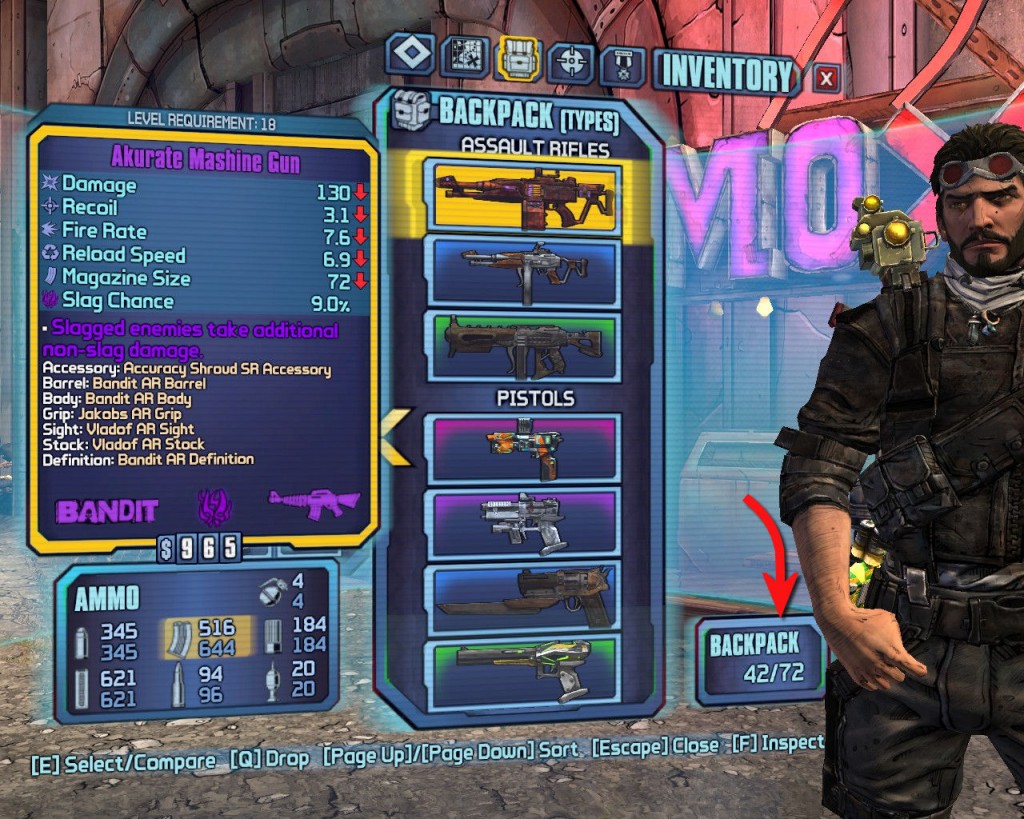Choose the silver pistol in the purple slot
This screenshot has height=819, width=1024.
(527, 521)
